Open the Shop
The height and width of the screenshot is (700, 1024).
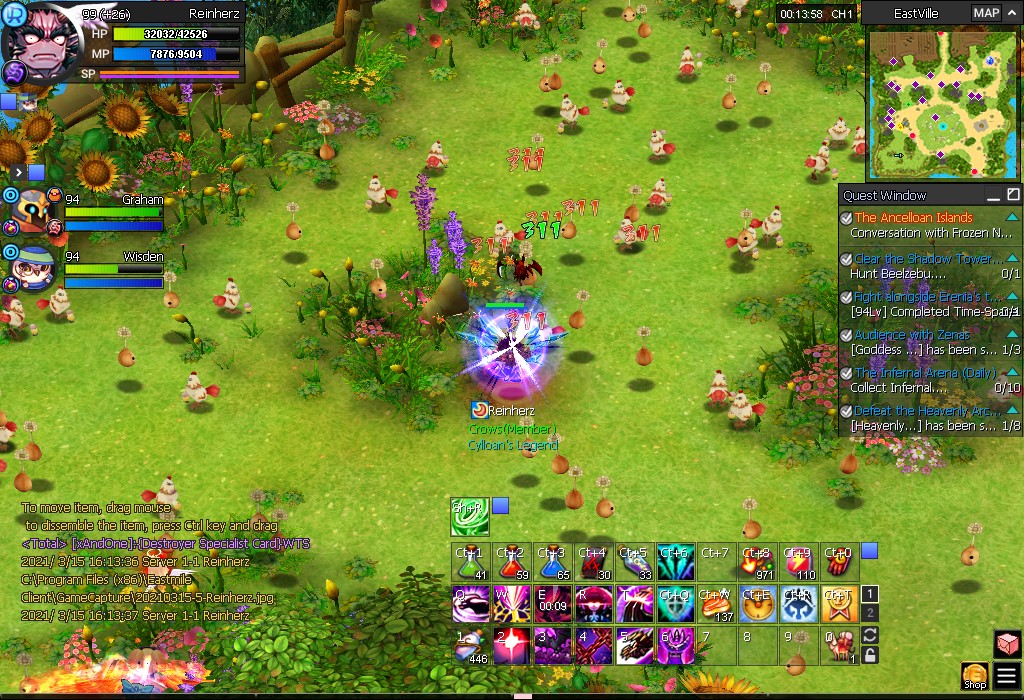click(x=975, y=676)
